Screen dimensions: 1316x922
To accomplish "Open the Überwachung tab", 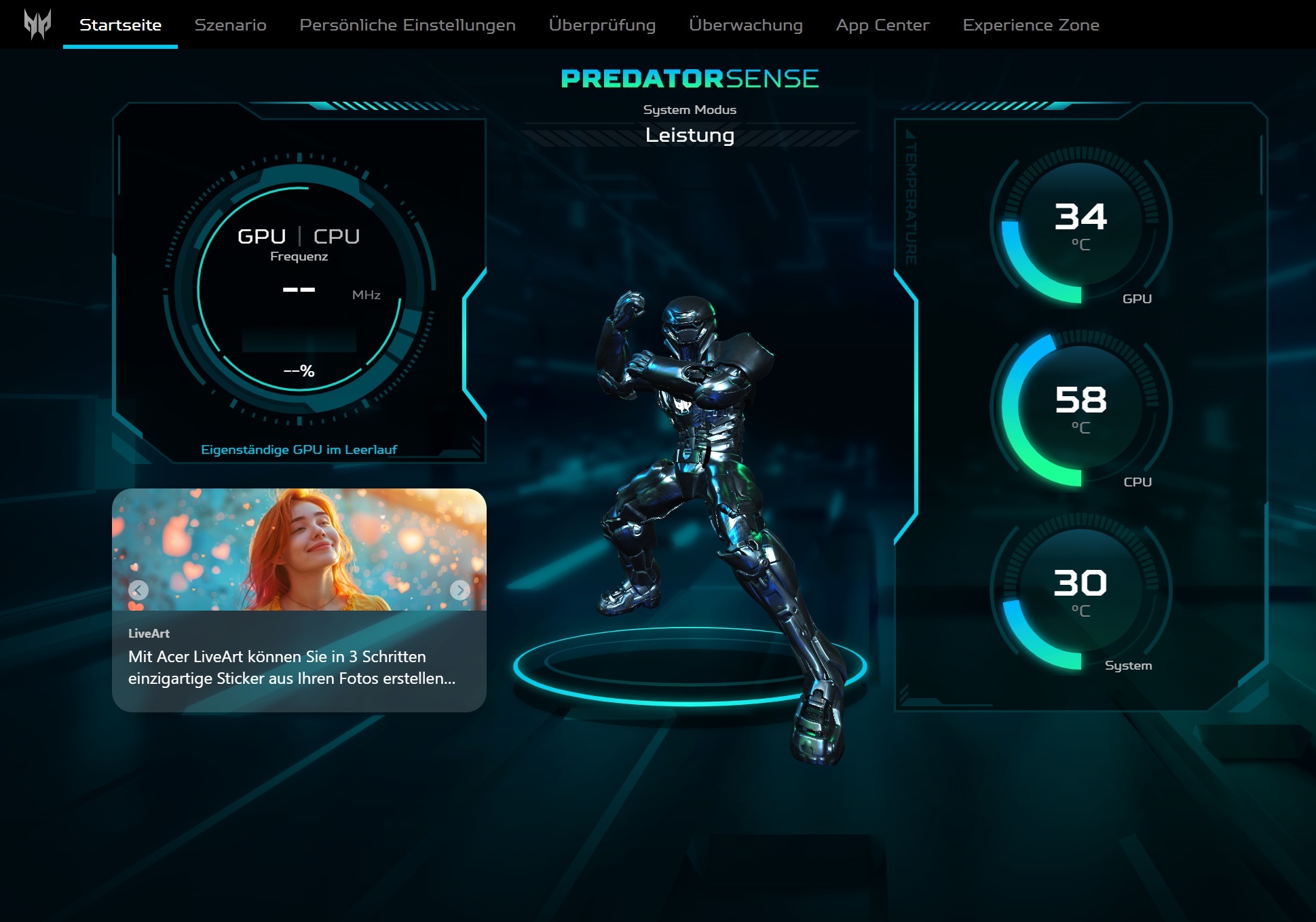I will tap(745, 25).
